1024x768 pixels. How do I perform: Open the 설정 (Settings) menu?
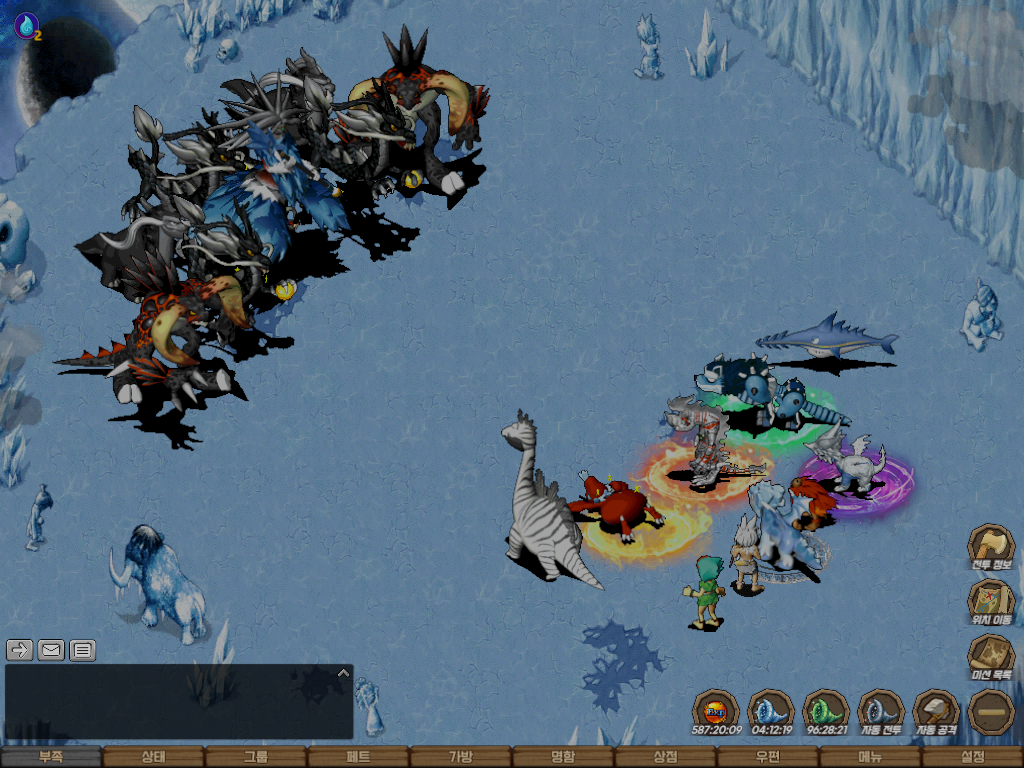(x=972, y=758)
